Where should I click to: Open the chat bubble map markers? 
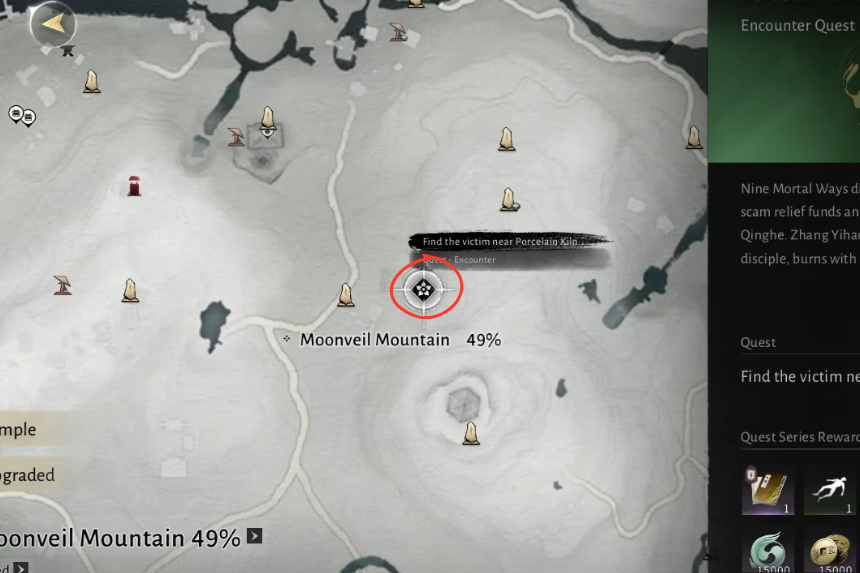pyautogui.click(x=21, y=116)
